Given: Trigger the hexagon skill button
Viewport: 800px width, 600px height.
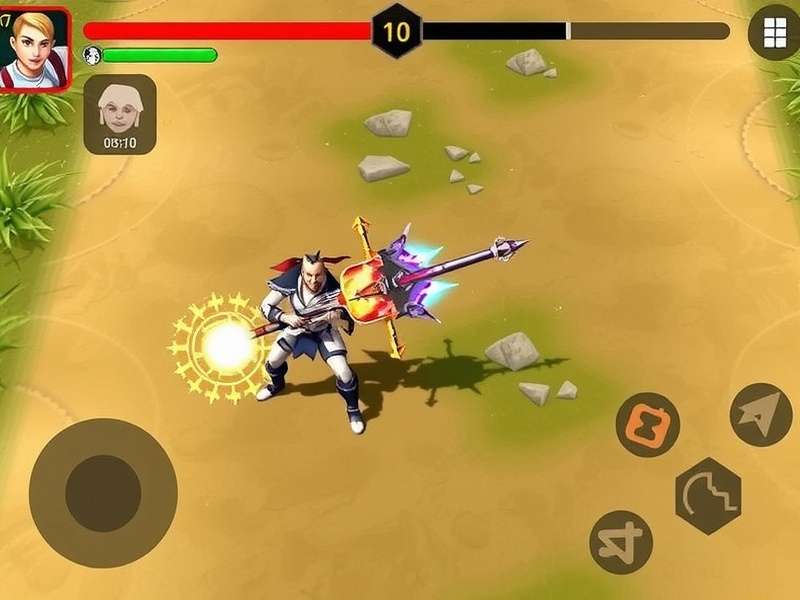Looking at the screenshot, I should [x=707, y=496].
